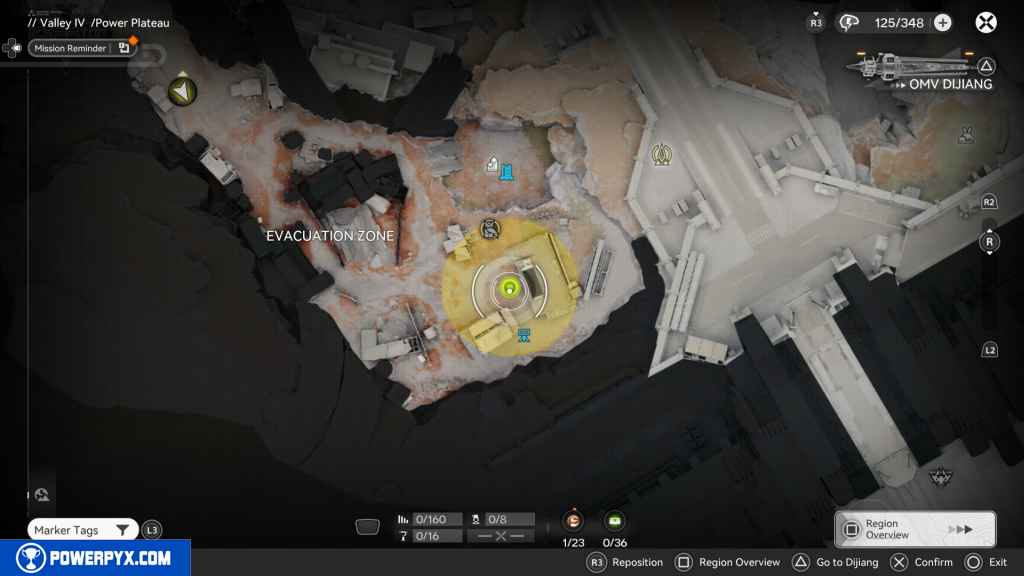Open the Mission Reminder panel
Screen dimensions: 1024x576
point(70,48)
